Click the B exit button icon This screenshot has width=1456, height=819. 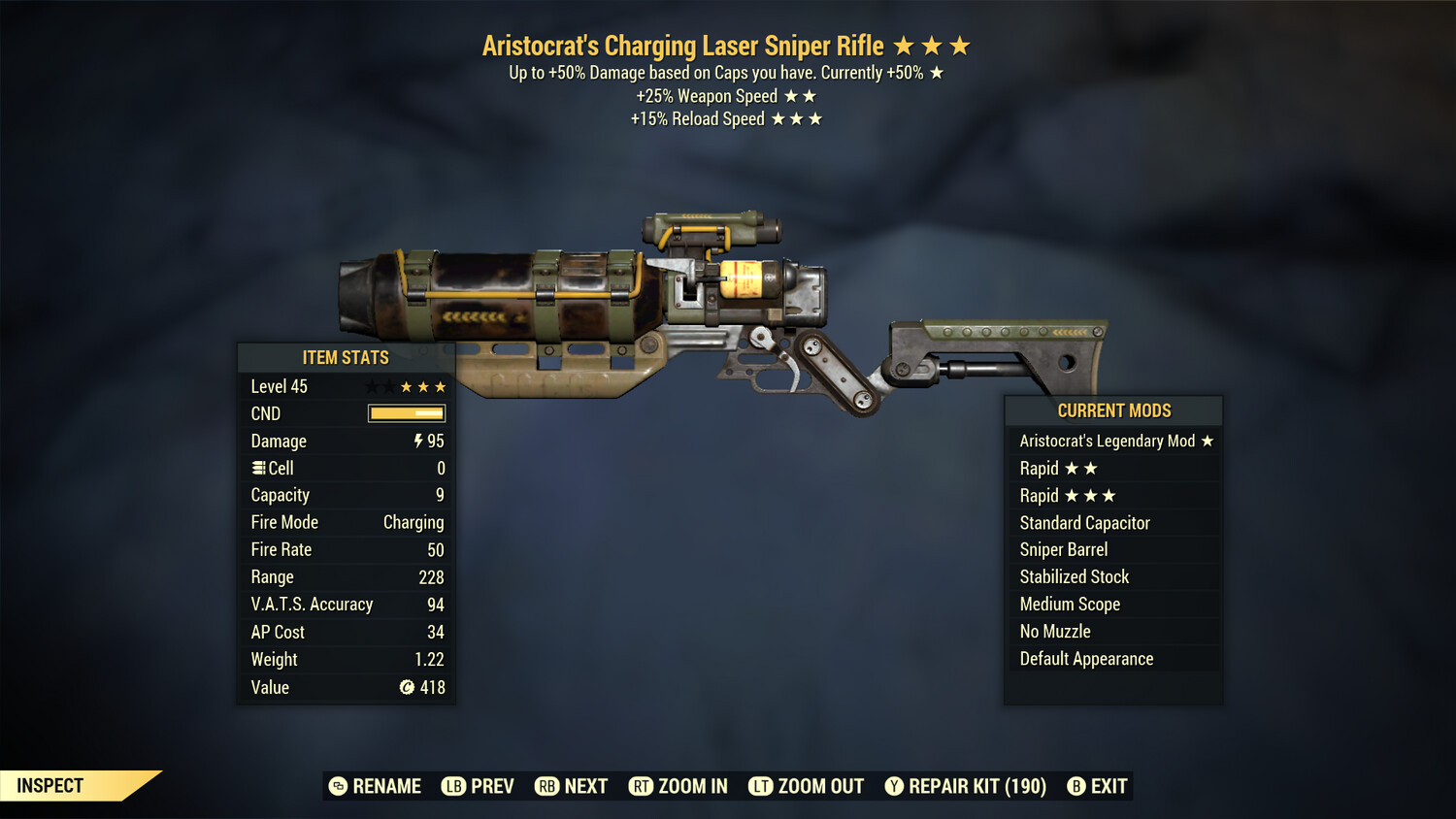point(1076,786)
